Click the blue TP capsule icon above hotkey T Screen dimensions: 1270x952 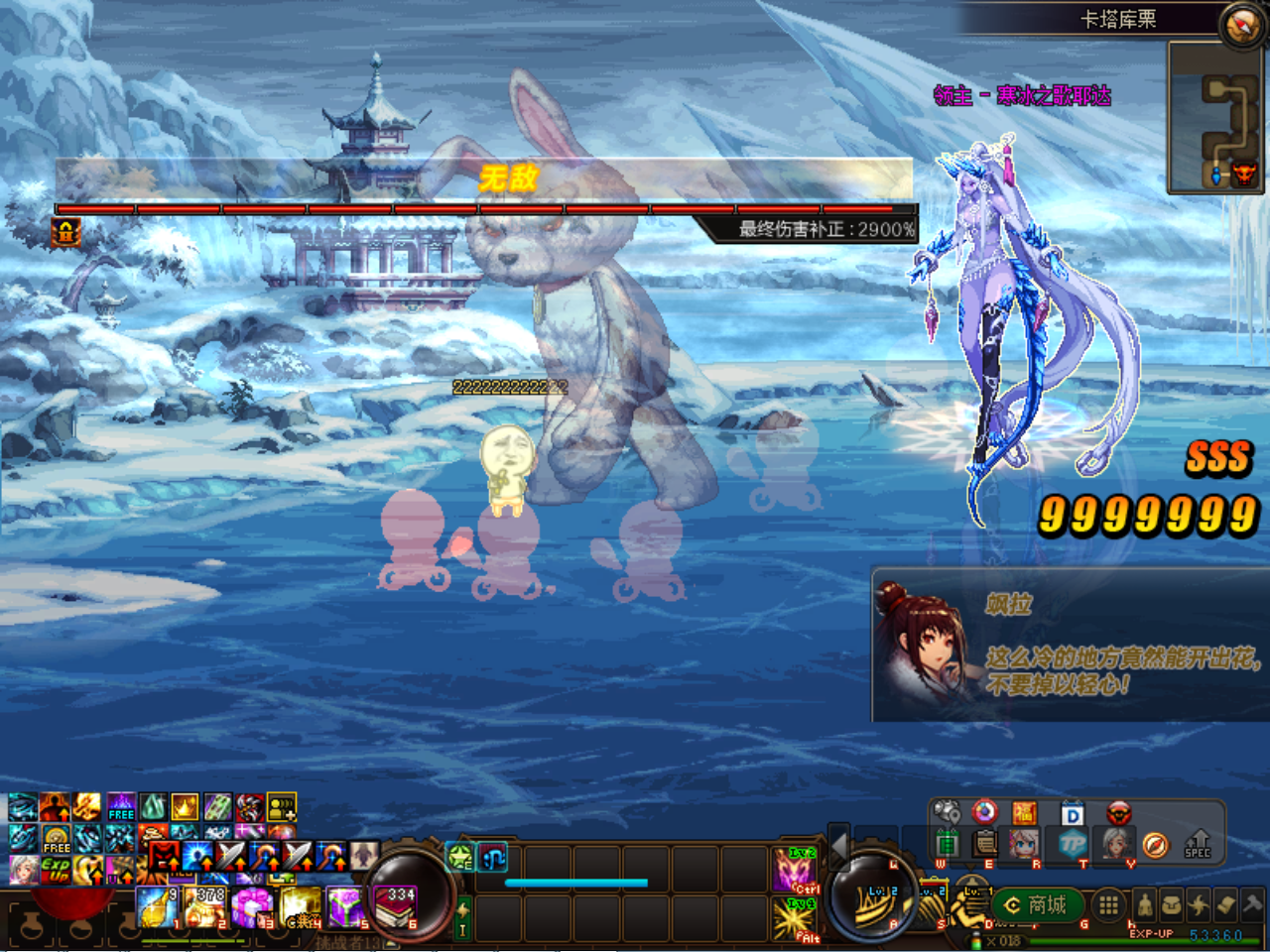[1074, 842]
